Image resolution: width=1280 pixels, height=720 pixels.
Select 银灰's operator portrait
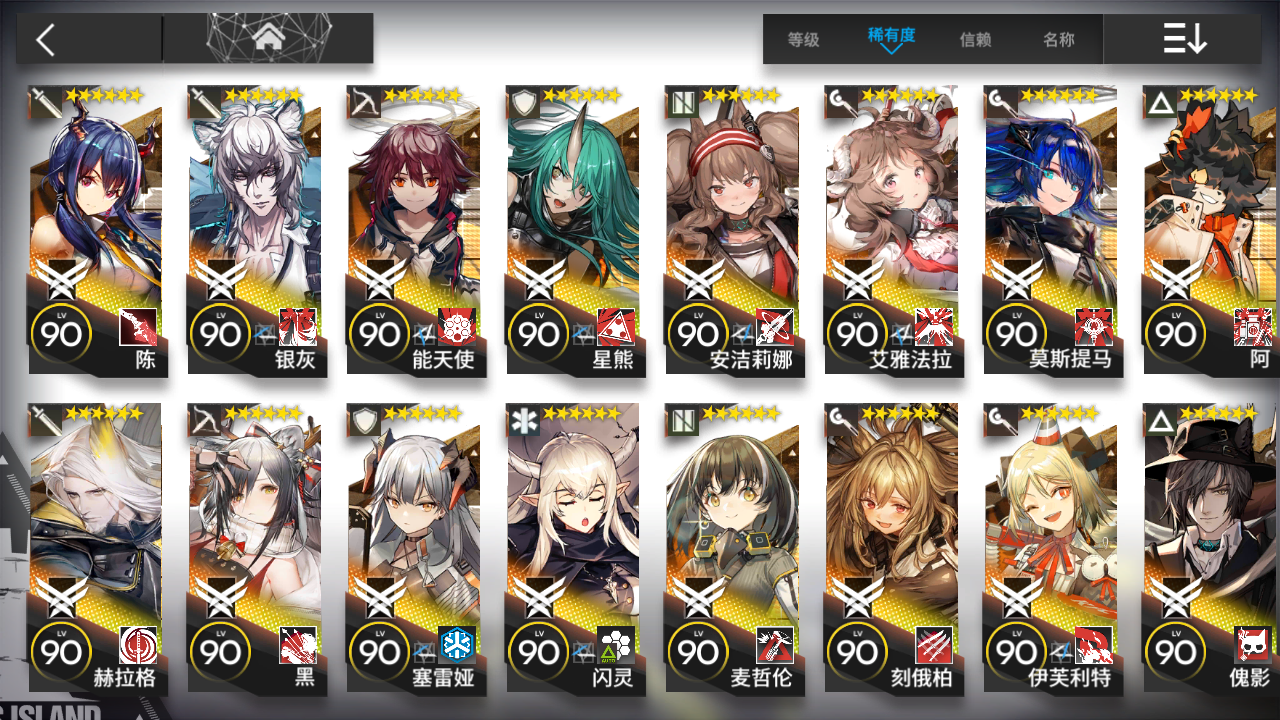[x=257, y=210]
